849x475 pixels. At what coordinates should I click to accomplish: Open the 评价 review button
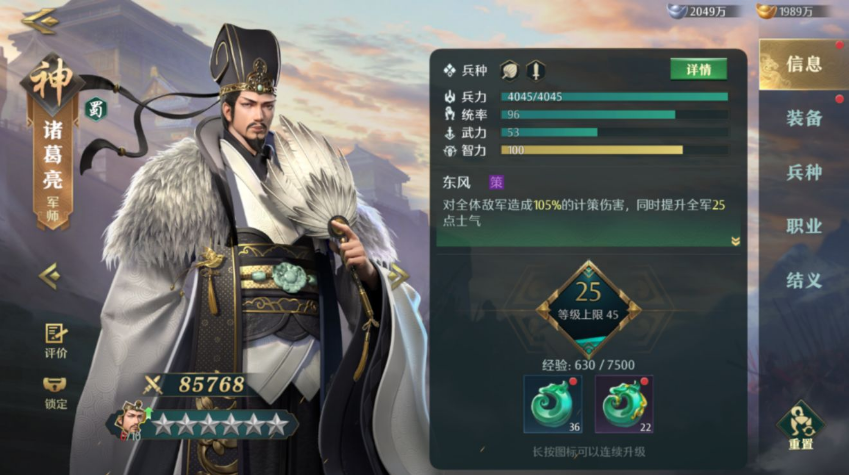click(x=56, y=340)
